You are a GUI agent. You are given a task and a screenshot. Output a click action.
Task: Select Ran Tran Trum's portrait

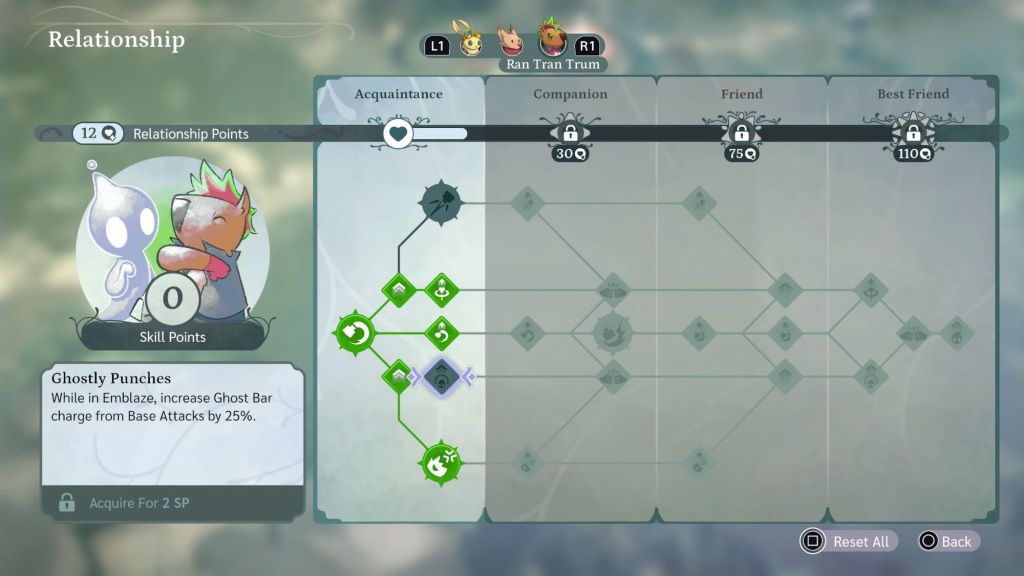click(551, 39)
